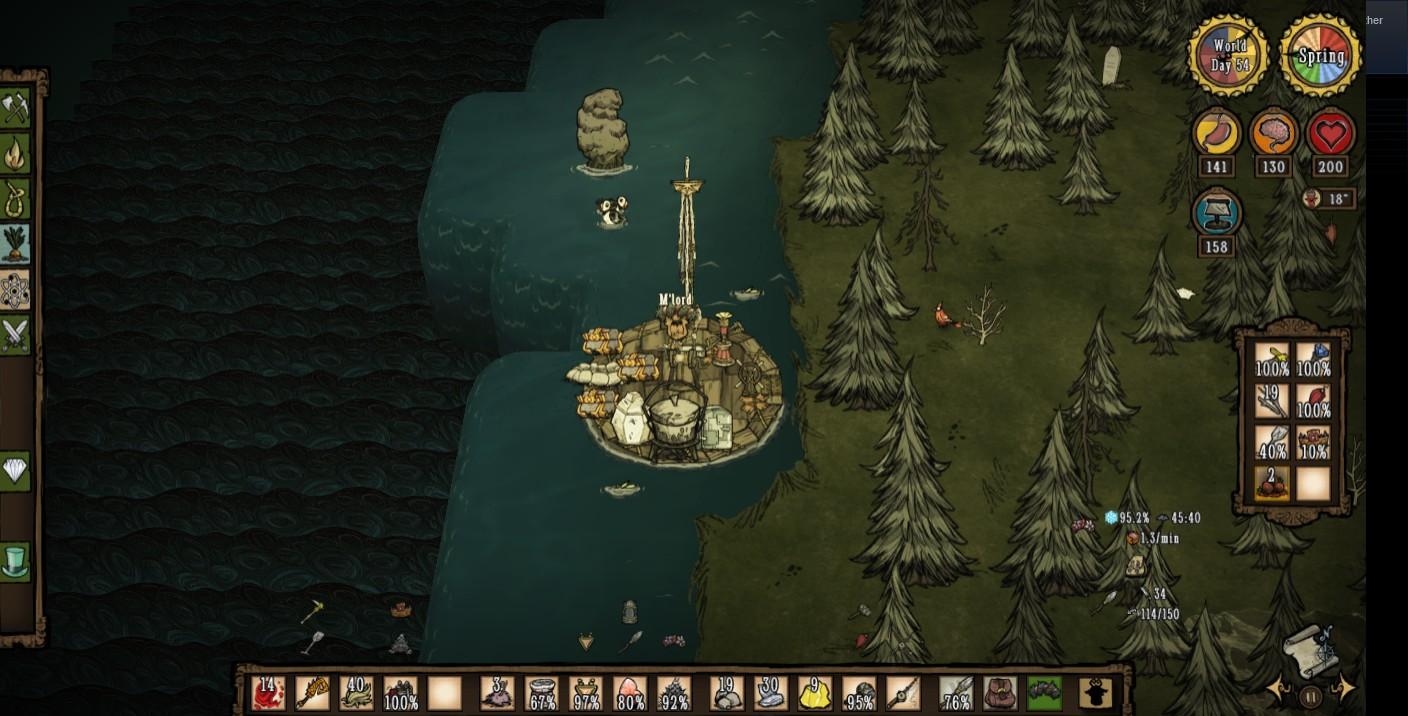Open the Science atom crafting tab
Screen dimensions: 1408x716
click(15, 290)
